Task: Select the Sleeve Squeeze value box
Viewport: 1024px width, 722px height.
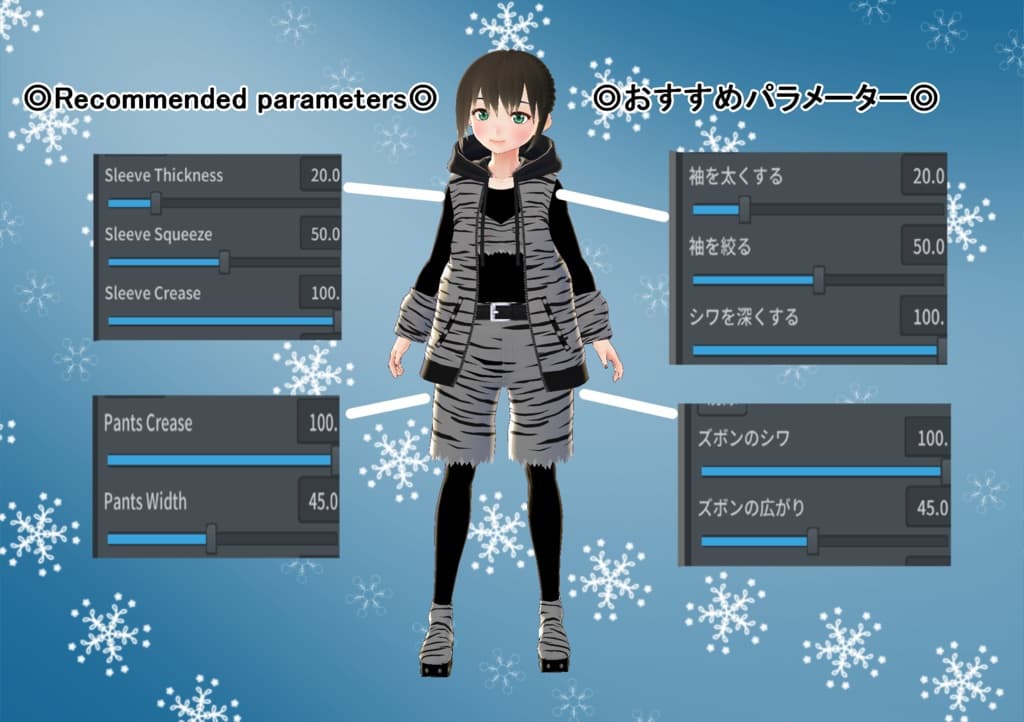Action: click(322, 235)
